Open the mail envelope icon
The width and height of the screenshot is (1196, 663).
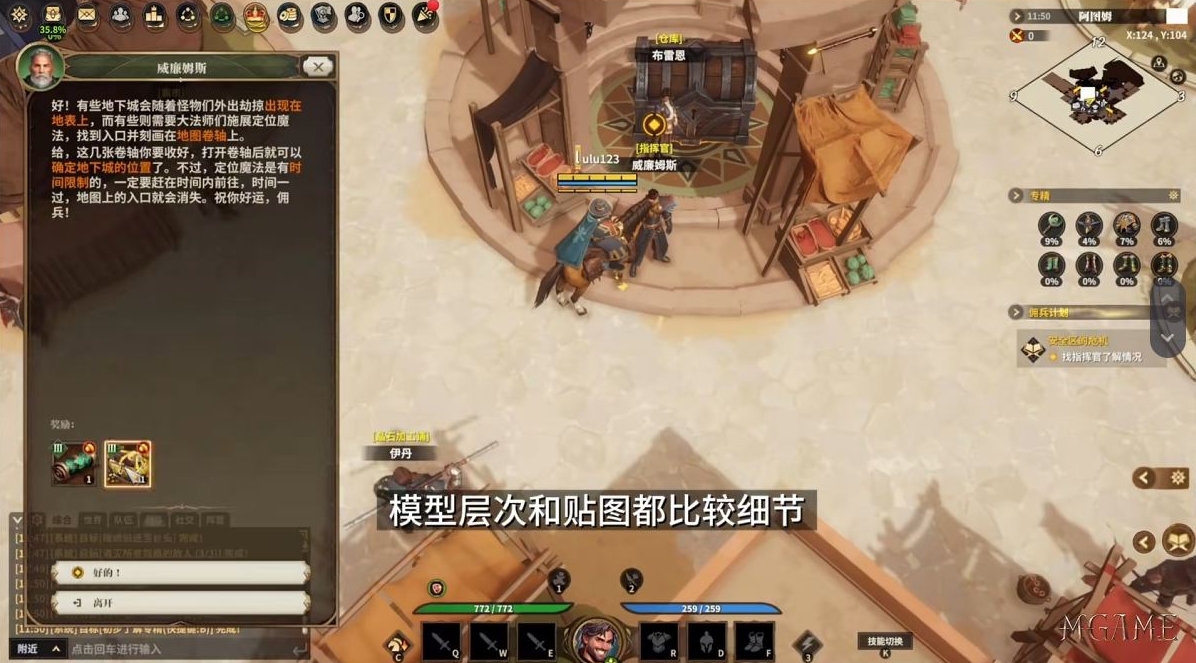(87, 15)
